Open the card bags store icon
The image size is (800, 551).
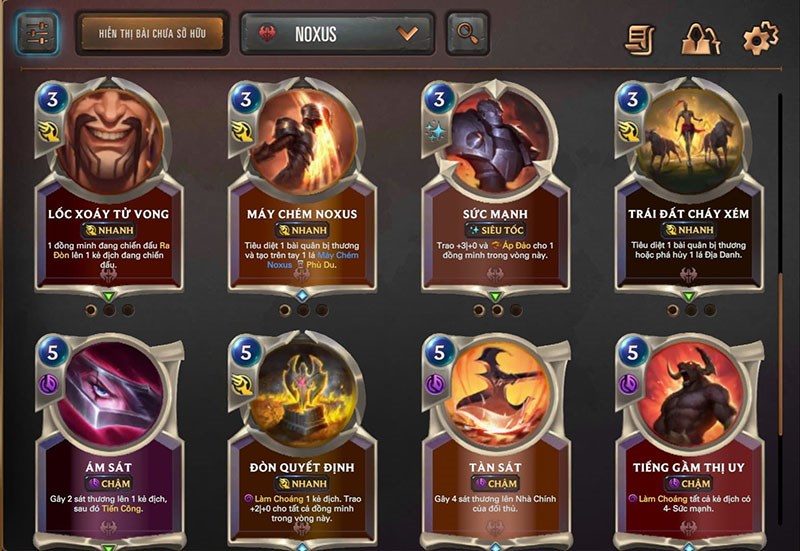(x=700, y=39)
